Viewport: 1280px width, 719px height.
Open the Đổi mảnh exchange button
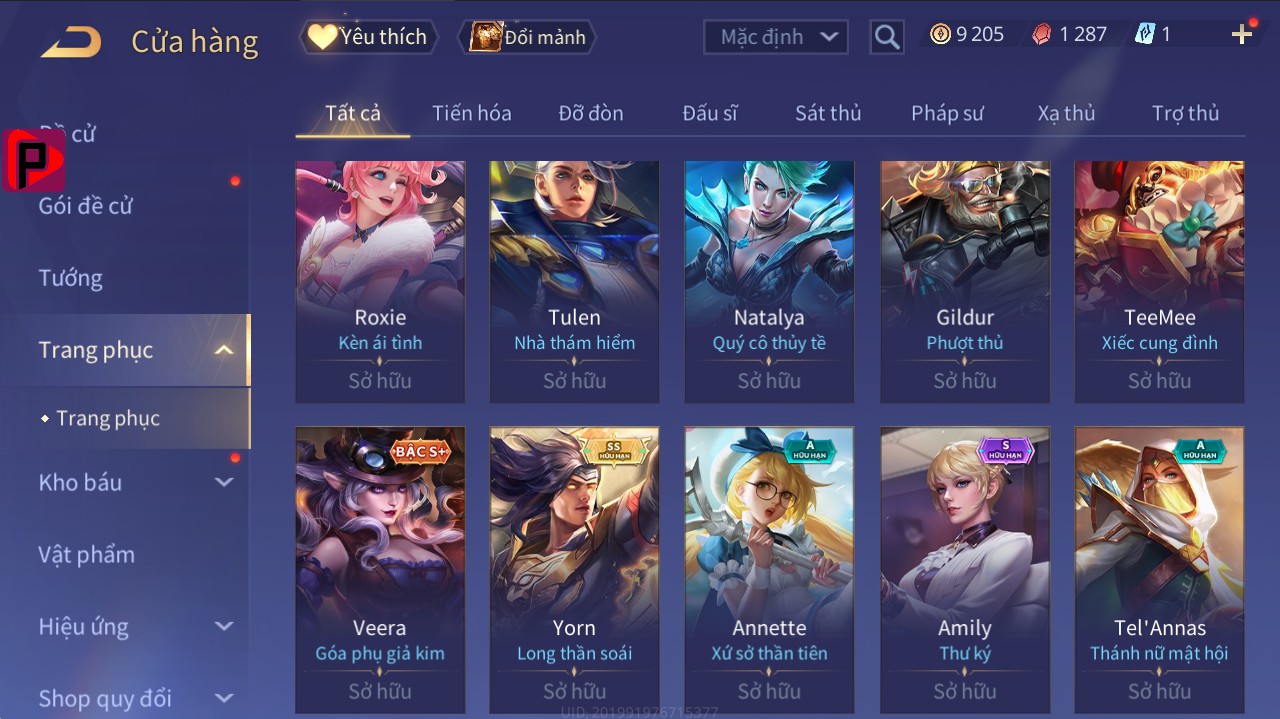528,37
